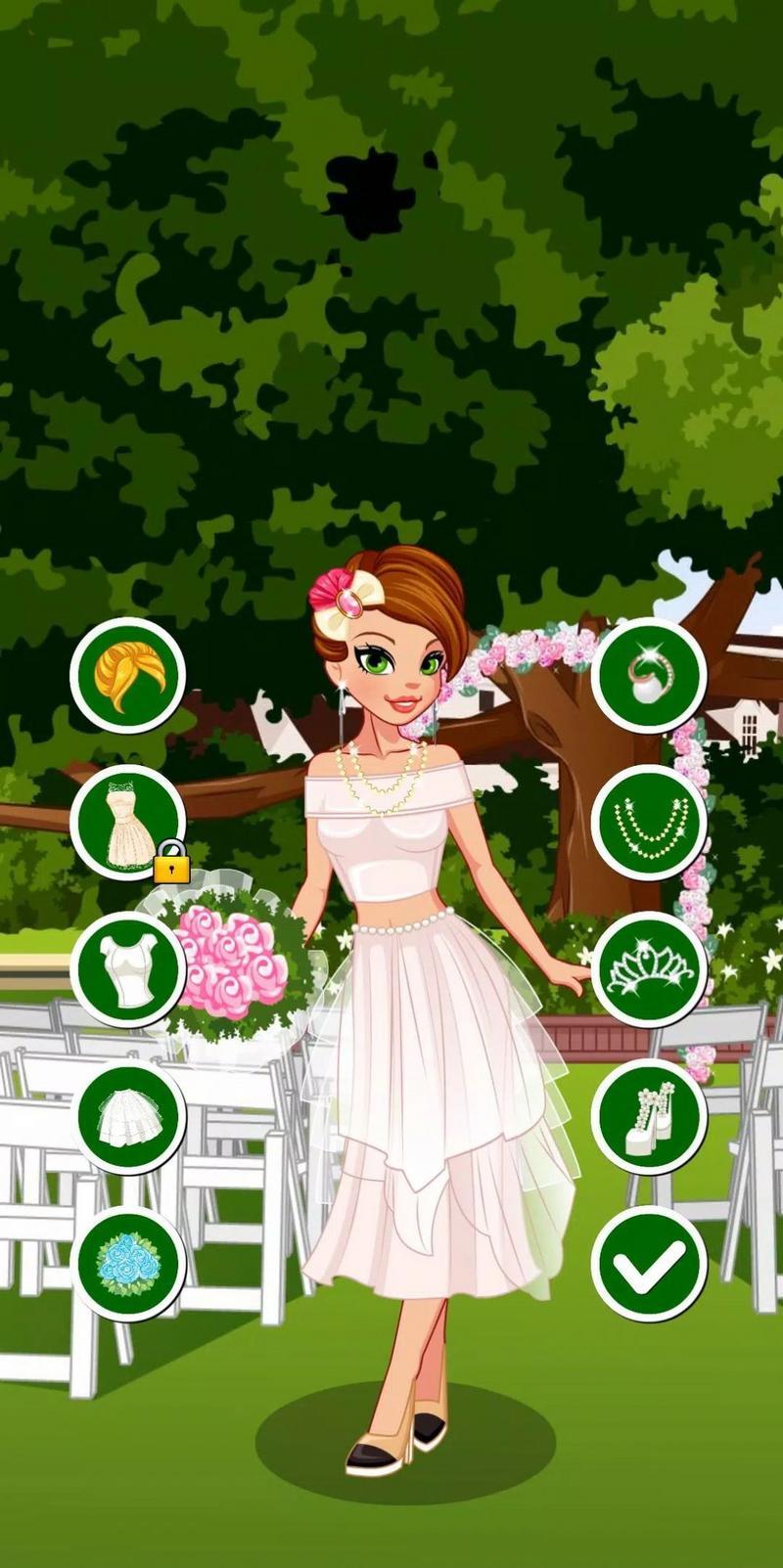783x1568 pixels.
Task: Choose the pearl necklace category
Action: 649,822
